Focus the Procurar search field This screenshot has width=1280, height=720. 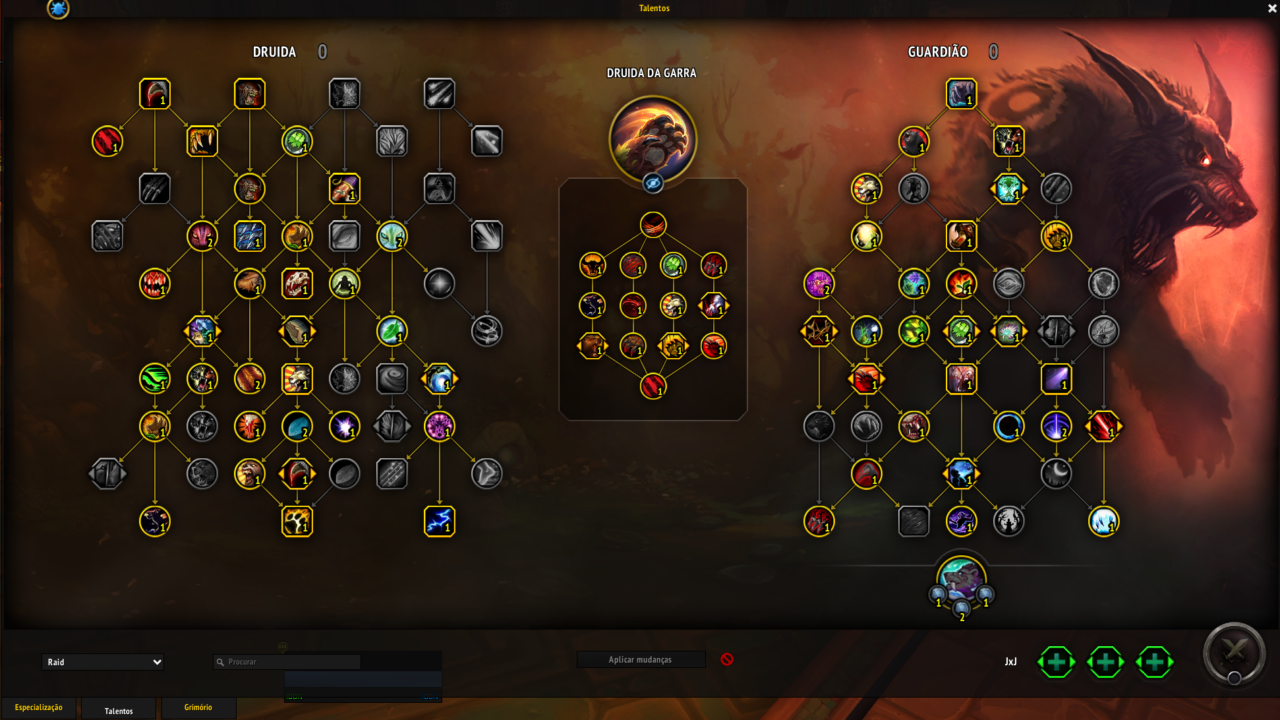tap(292, 662)
